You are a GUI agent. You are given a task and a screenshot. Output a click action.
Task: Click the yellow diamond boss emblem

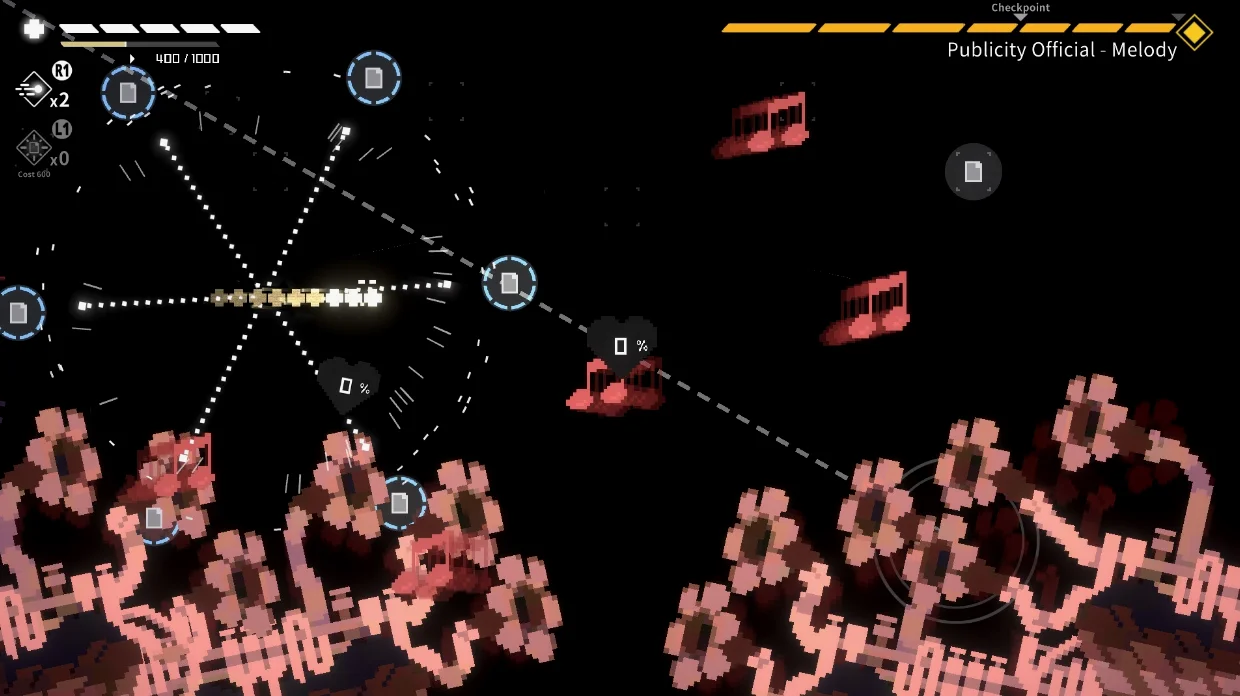click(1193, 32)
